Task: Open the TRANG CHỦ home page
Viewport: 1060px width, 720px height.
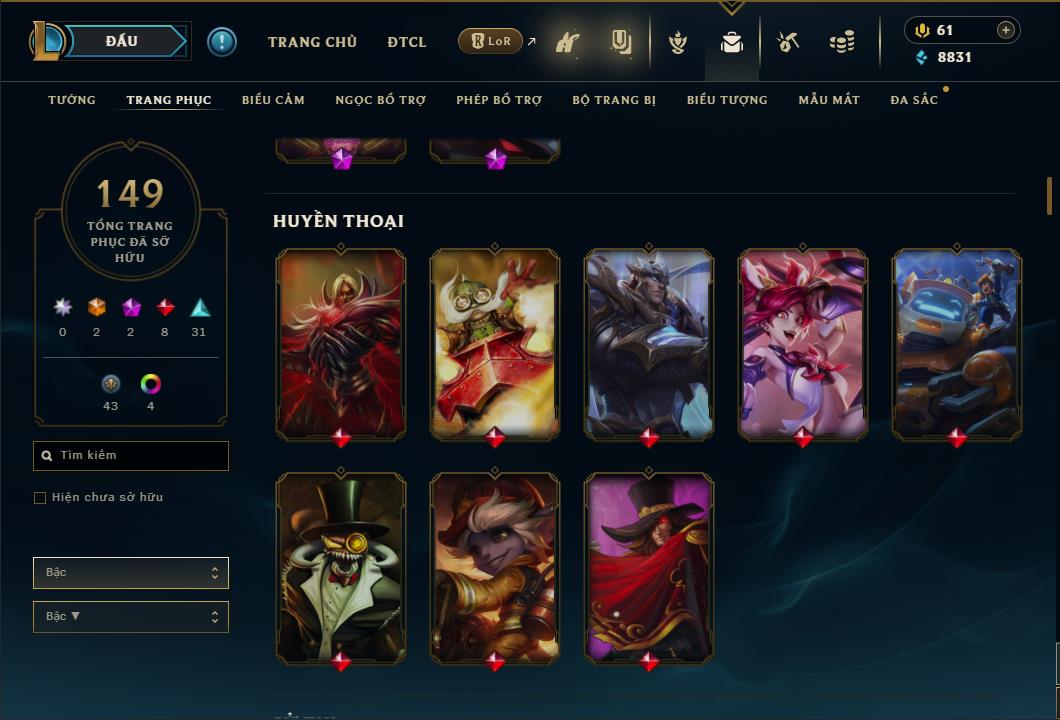Action: click(x=312, y=42)
